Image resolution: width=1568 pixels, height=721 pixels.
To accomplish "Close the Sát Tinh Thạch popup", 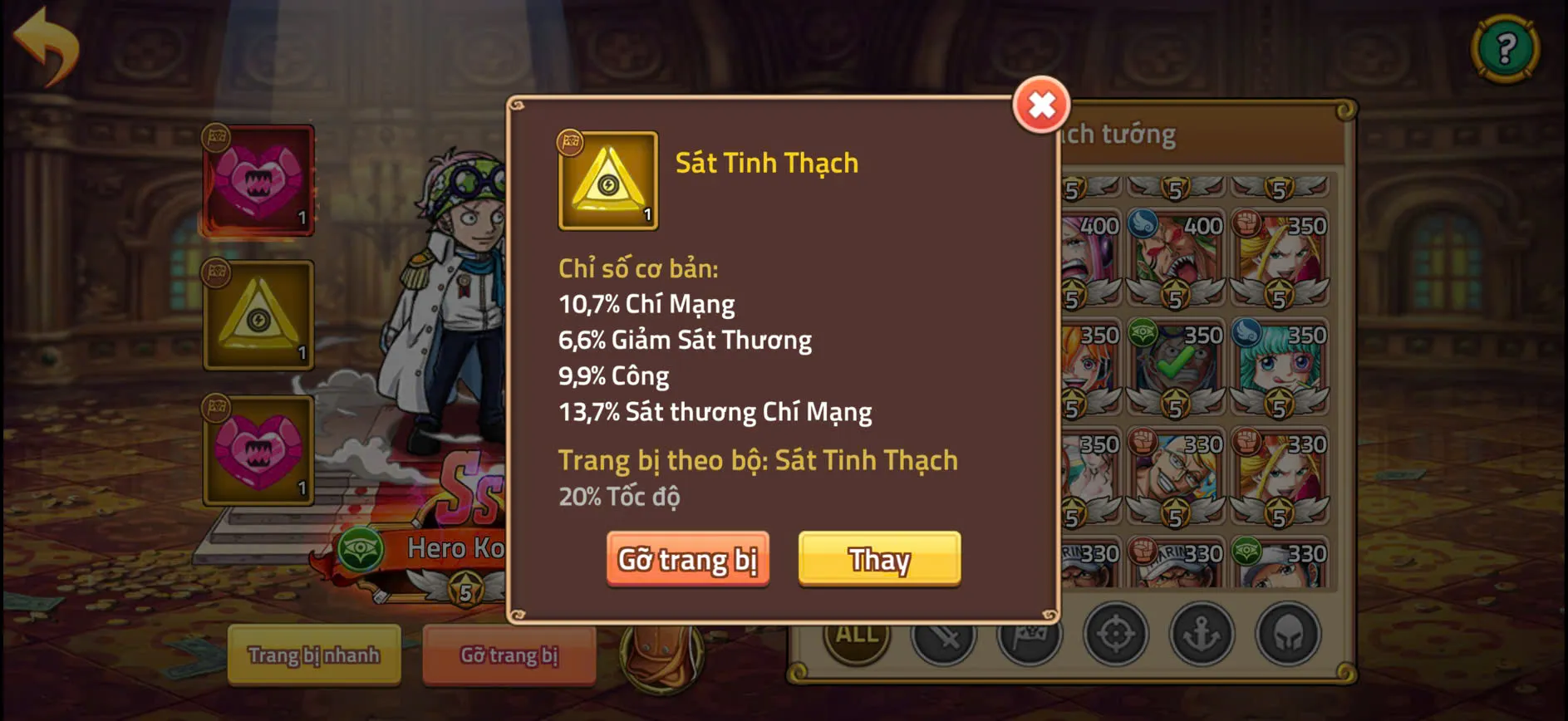I will point(1042,106).
